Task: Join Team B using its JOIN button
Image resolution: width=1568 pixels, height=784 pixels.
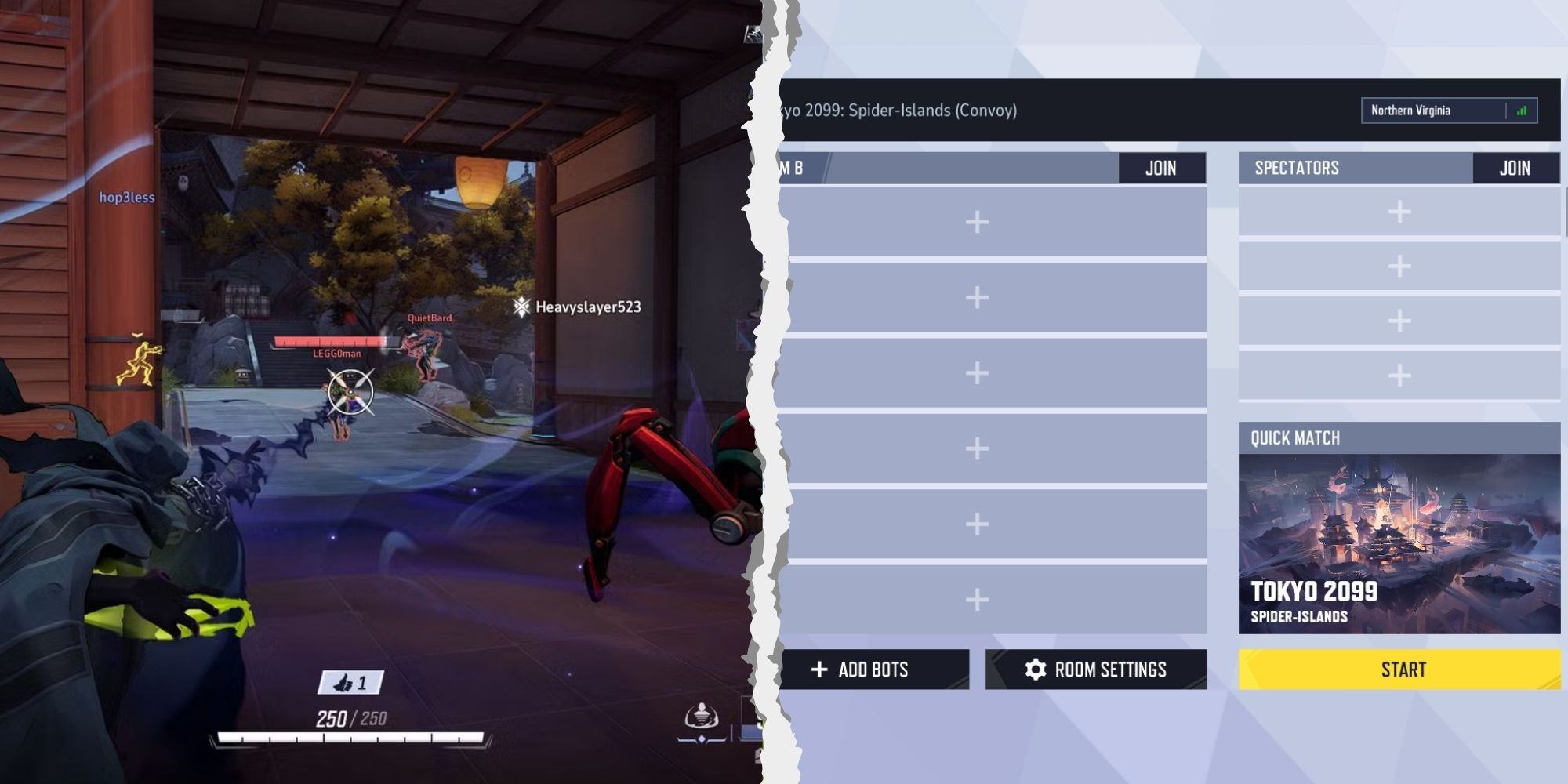Action: point(1163,167)
